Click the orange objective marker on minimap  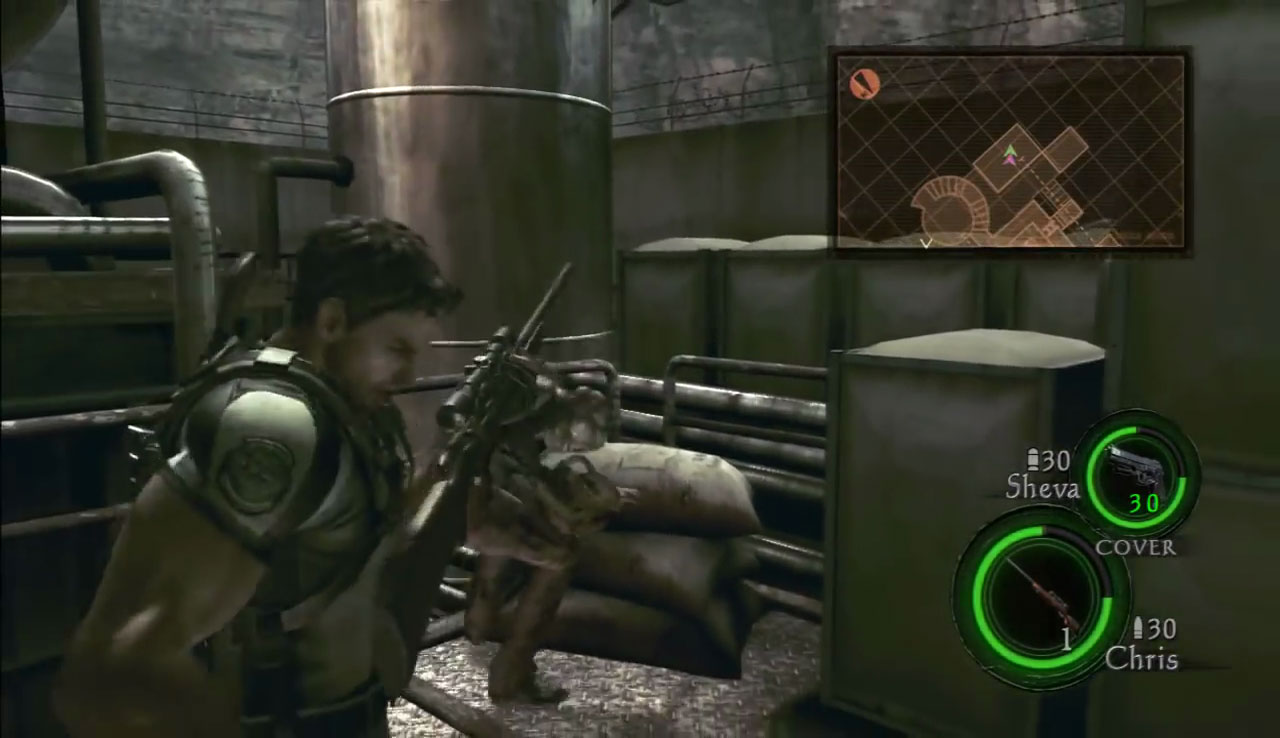click(x=864, y=84)
